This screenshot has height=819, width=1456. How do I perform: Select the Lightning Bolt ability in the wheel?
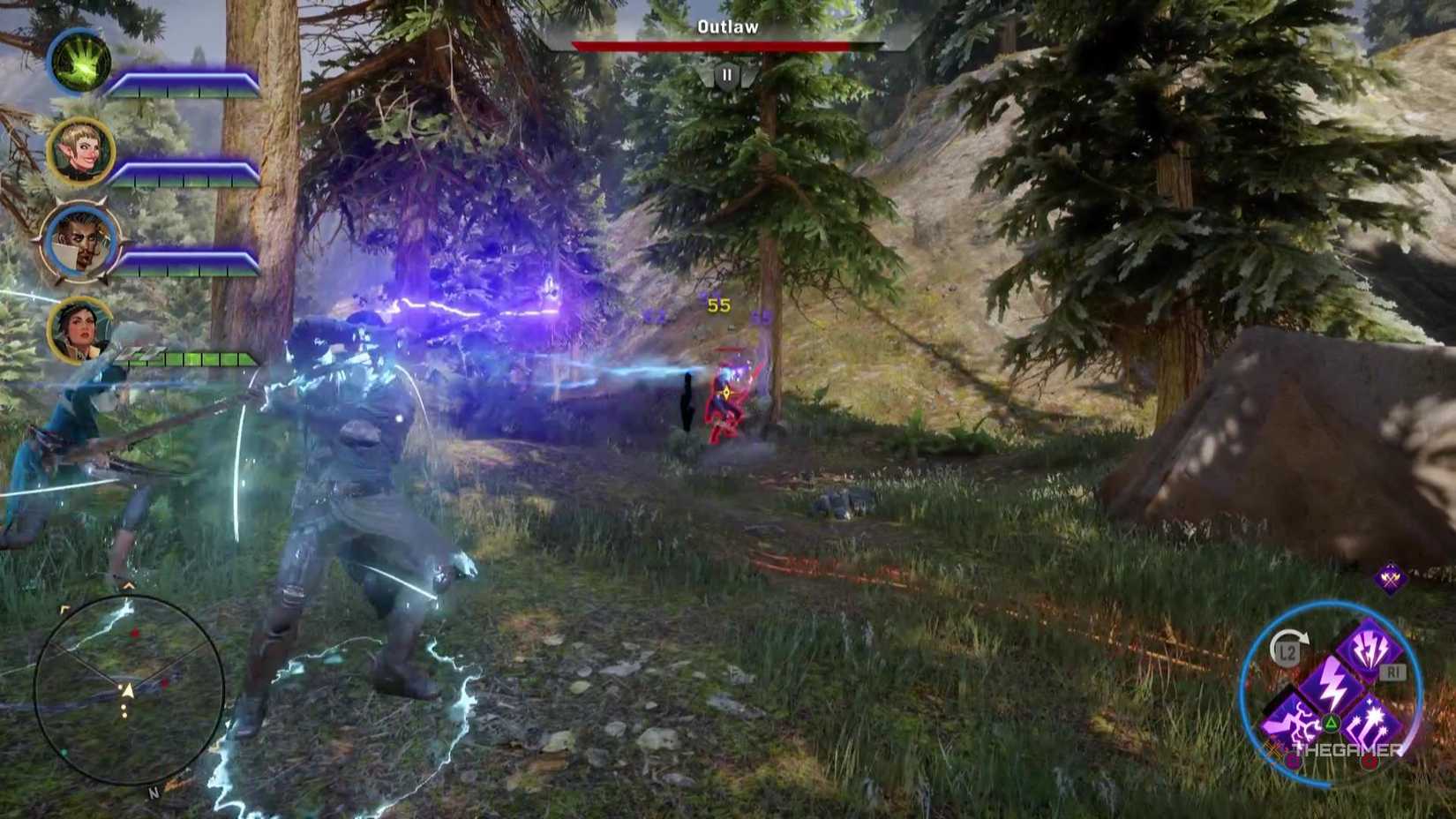pyautogui.click(x=1333, y=682)
